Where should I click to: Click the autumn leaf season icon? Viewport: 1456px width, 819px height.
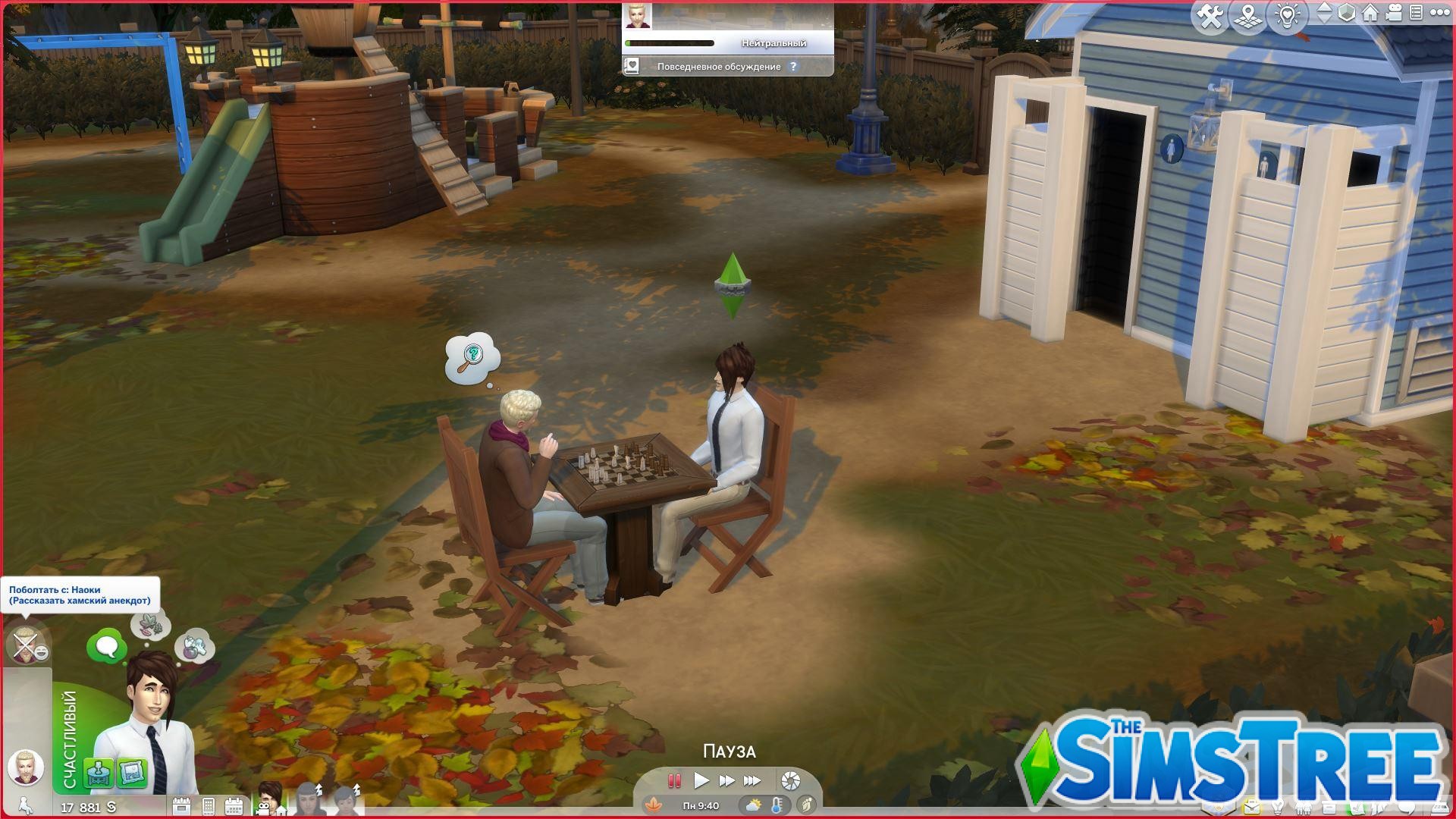click(x=654, y=805)
